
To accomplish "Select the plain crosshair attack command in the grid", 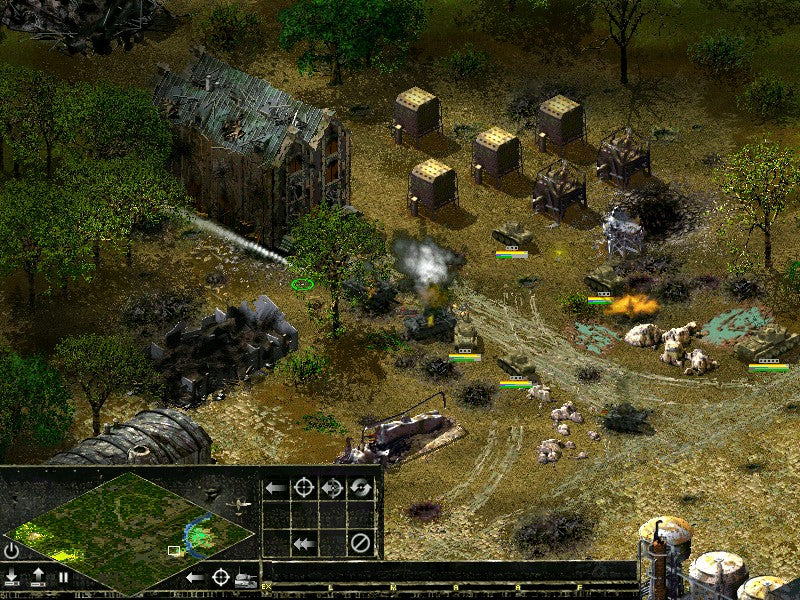I will [x=303, y=488].
